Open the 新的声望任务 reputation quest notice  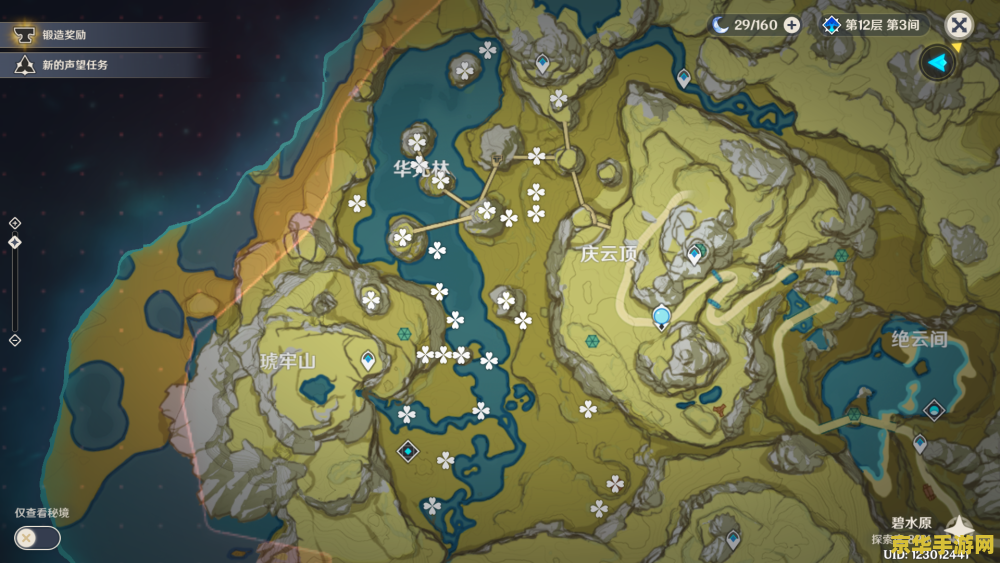(74, 65)
